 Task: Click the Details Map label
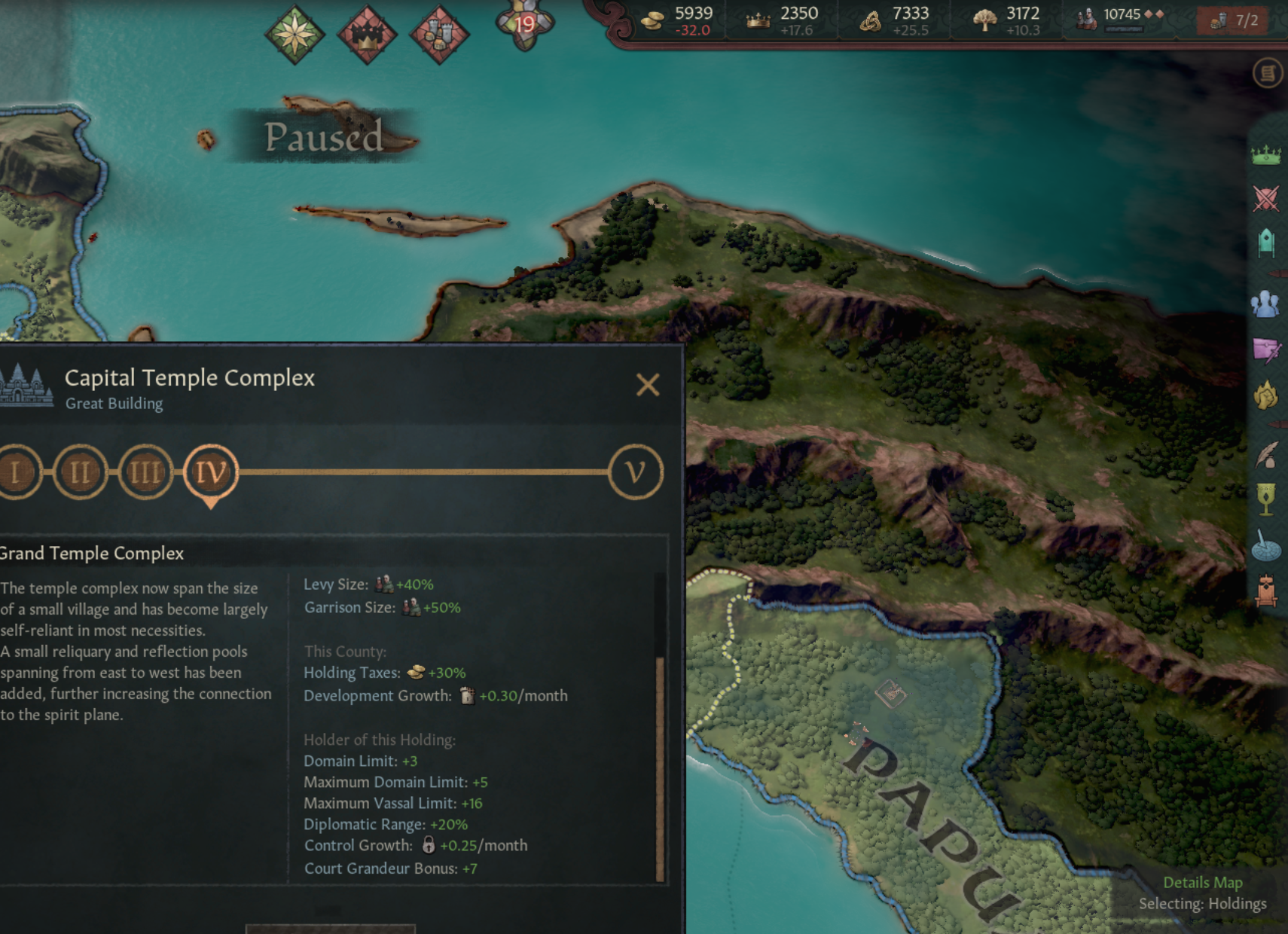coord(1202,882)
